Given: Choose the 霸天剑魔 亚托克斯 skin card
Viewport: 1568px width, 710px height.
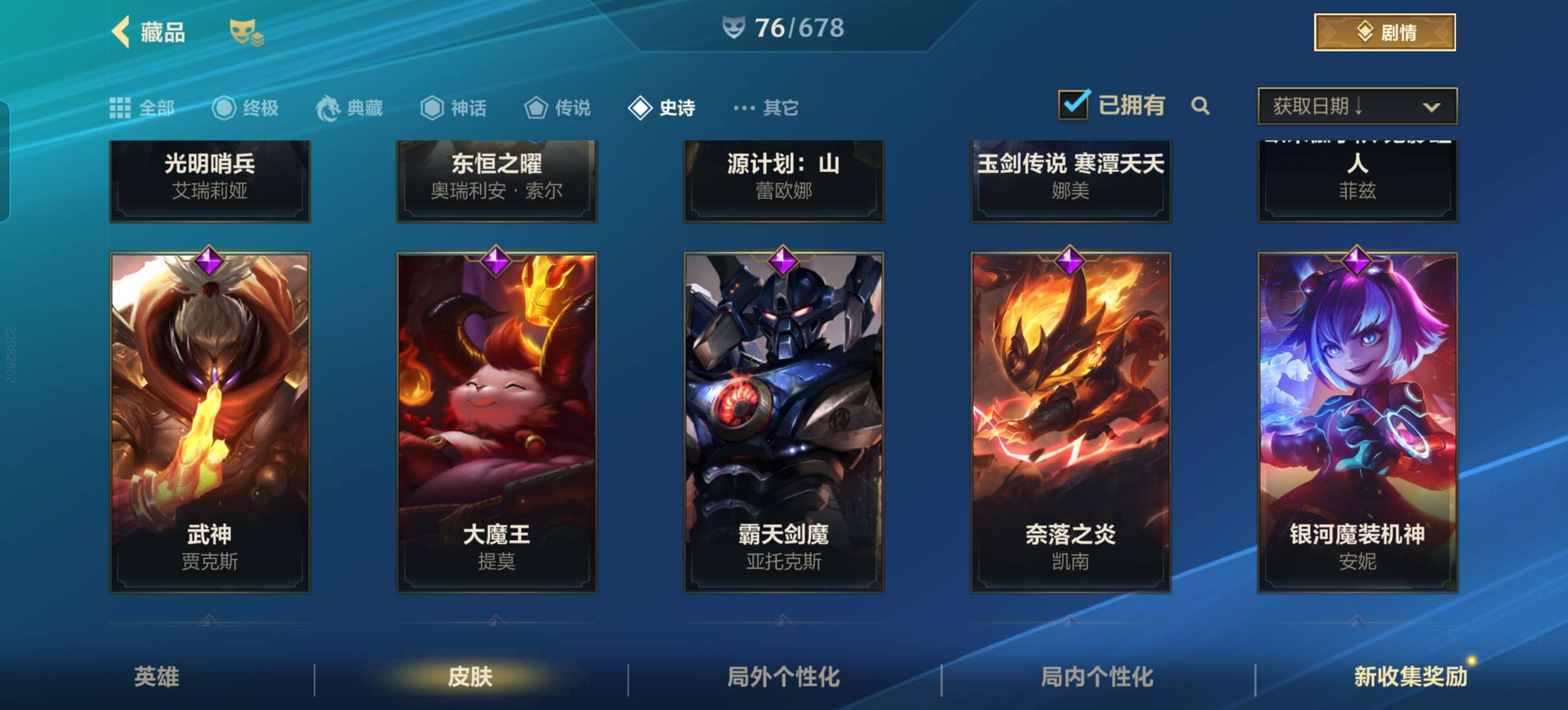Looking at the screenshot, I should [x=783, y=421].
